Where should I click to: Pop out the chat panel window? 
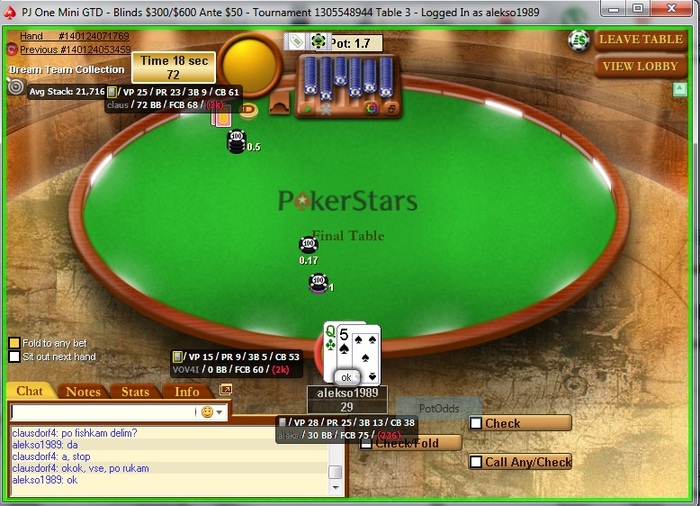pyautogui.click(x=225, y=389)
